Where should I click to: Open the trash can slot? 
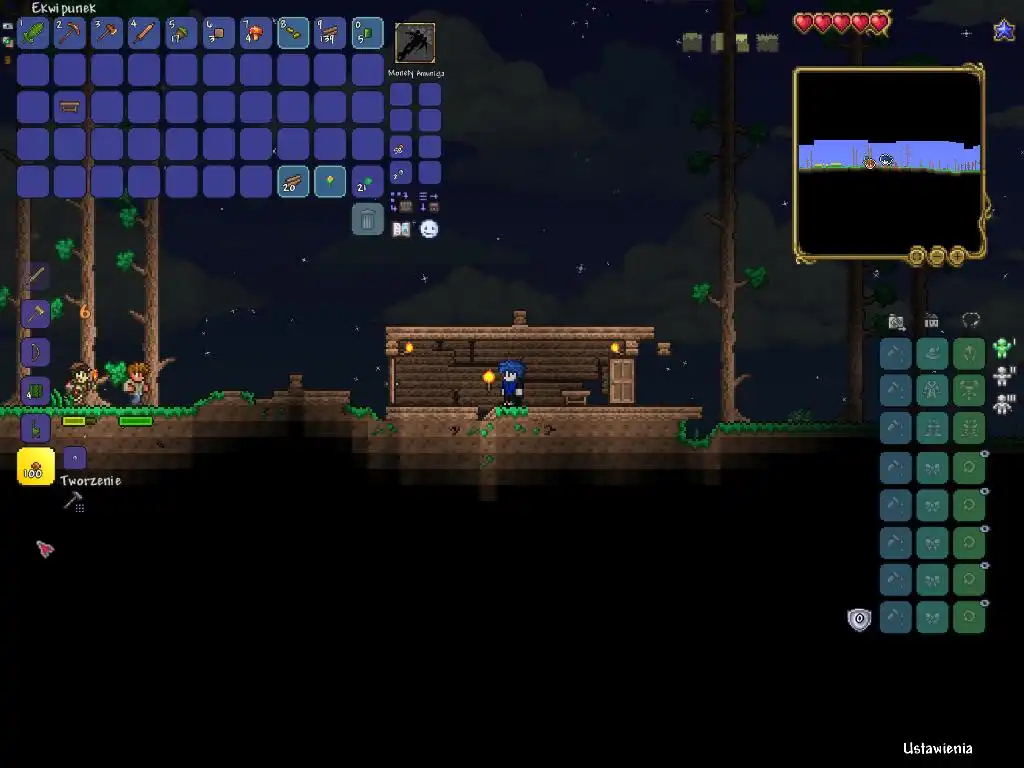[x=368, y=219]
